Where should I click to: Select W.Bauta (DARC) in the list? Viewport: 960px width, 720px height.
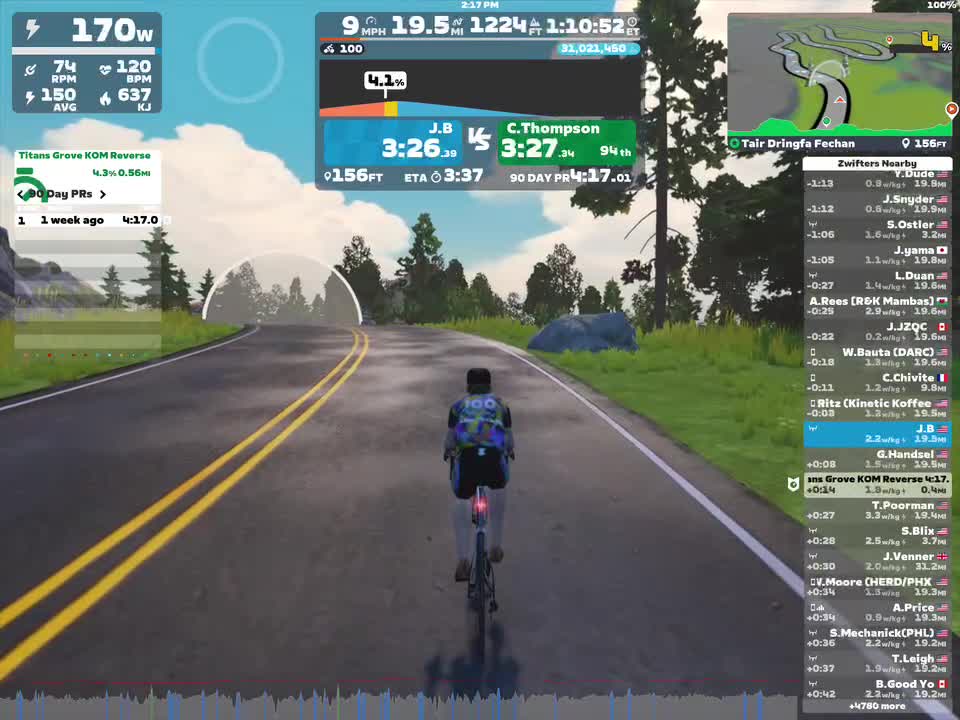[x=877, y=357]
